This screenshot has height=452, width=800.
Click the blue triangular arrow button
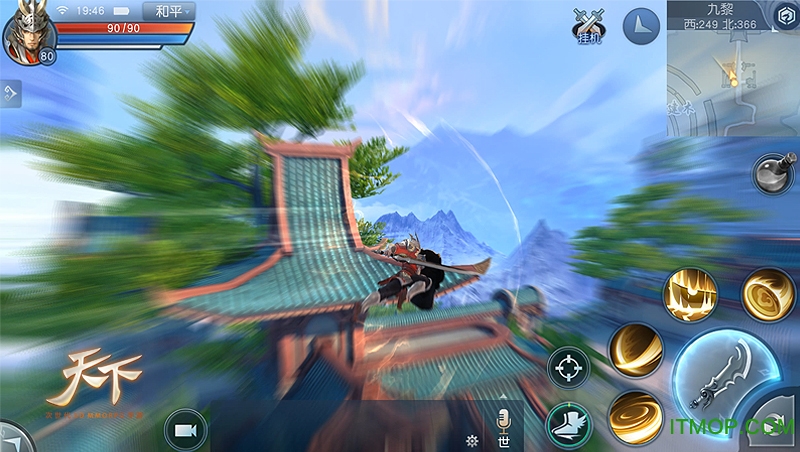click(x=642, y=27)
